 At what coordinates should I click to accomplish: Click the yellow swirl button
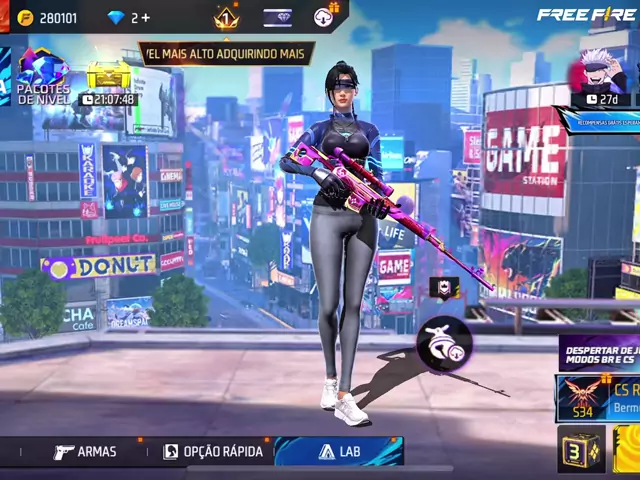[628, 450]
